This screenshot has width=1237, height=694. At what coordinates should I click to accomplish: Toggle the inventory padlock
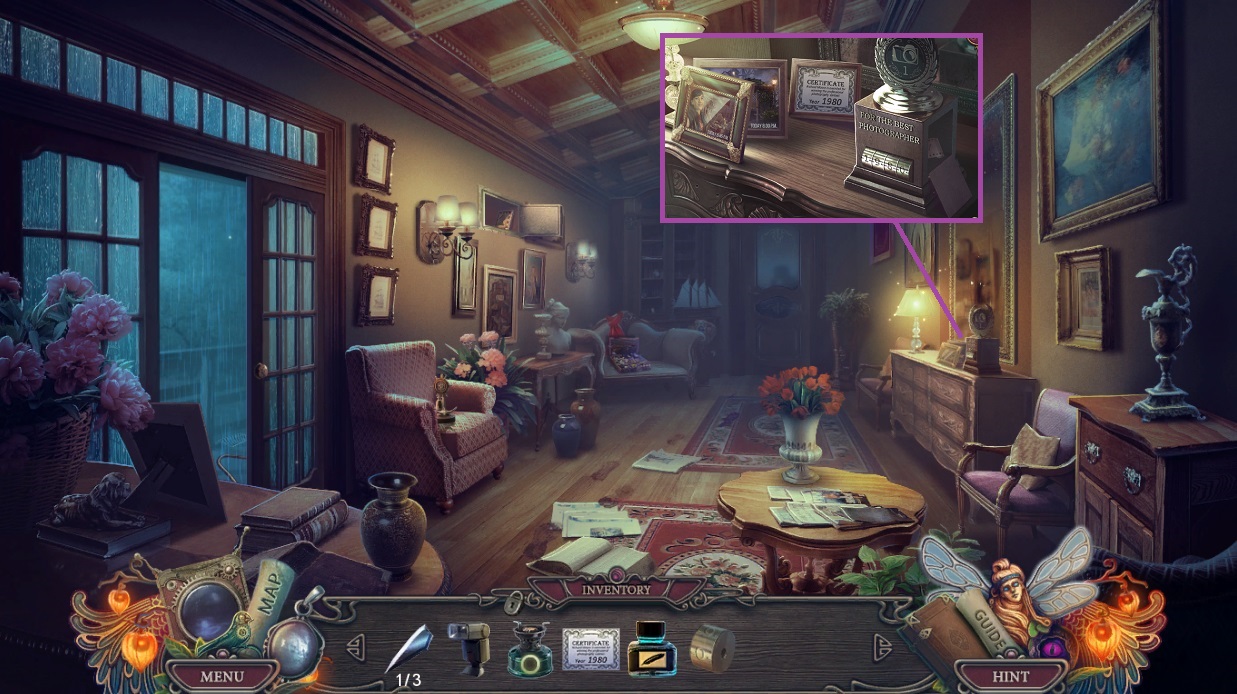coord(514,601)
